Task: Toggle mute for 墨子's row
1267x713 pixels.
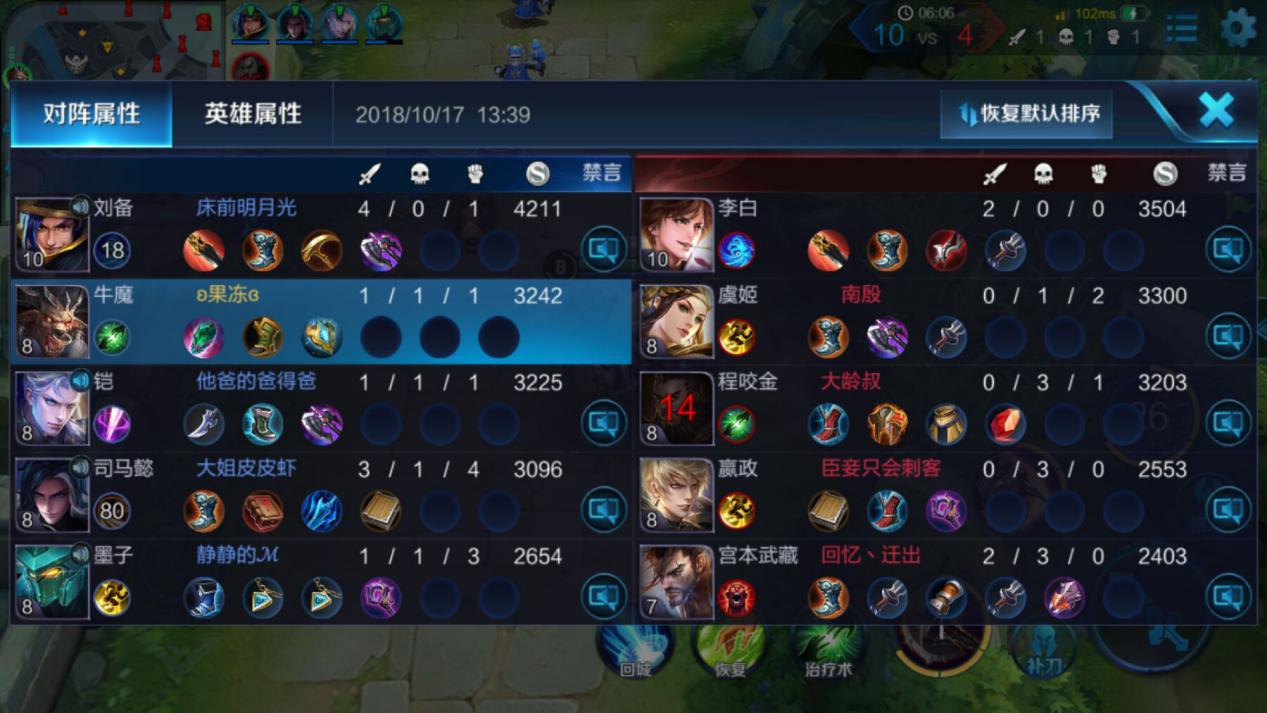Action: (603, 597)
